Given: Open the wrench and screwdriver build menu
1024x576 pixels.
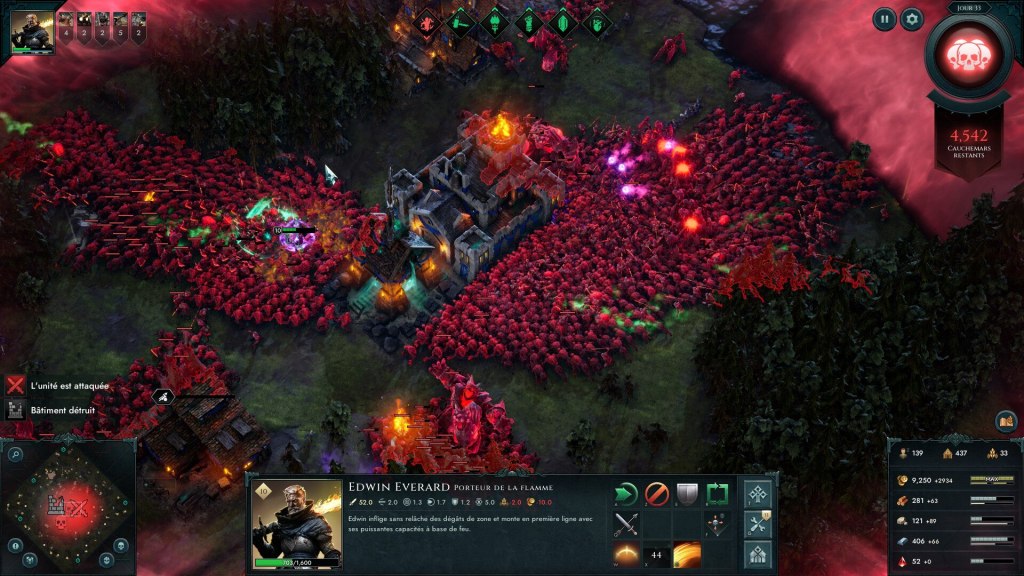Looking at the screenshot, I should (x=758, y=523).
